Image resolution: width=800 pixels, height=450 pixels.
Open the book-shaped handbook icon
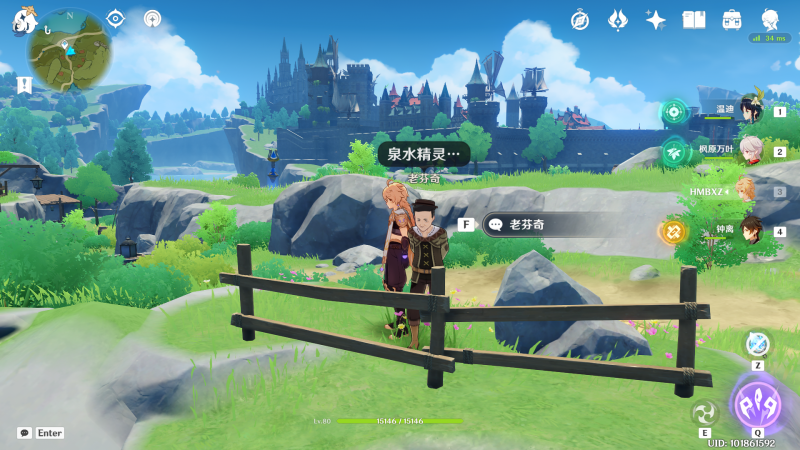(694, 19)
